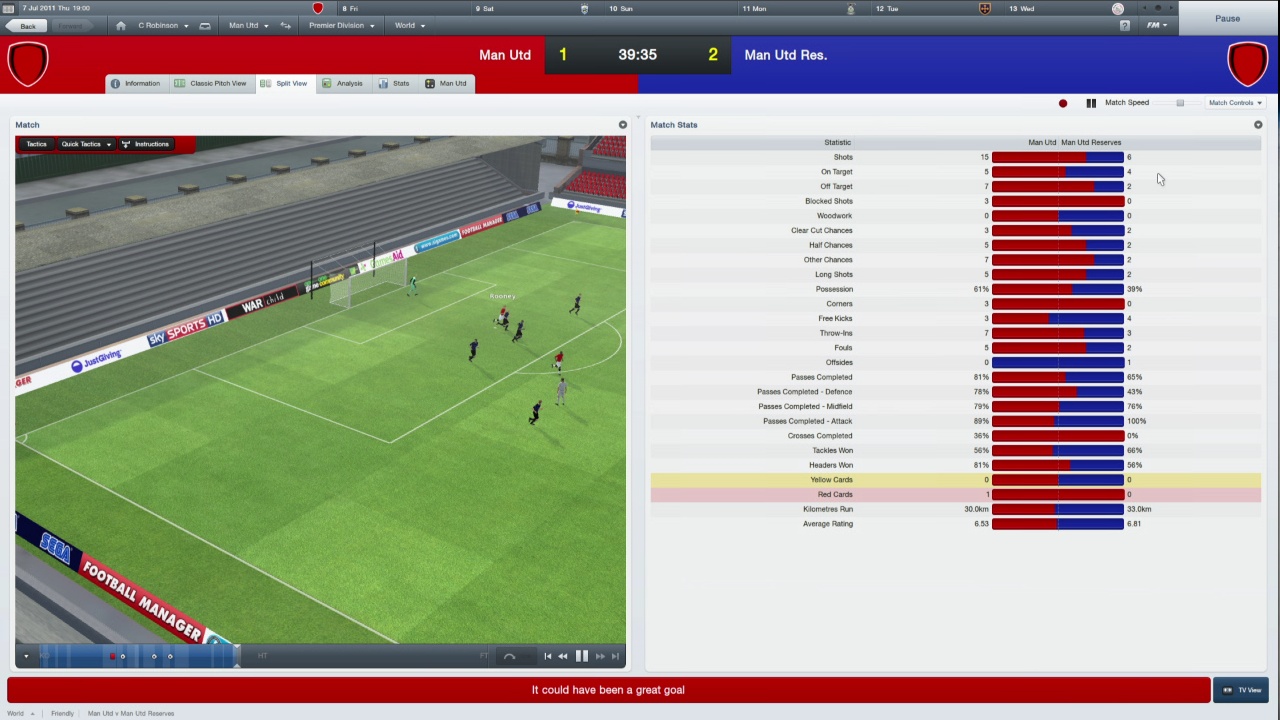Click the red record dot near Match Speed
The width and height of the screenshot is (1280, 720).
(1063, 102)
